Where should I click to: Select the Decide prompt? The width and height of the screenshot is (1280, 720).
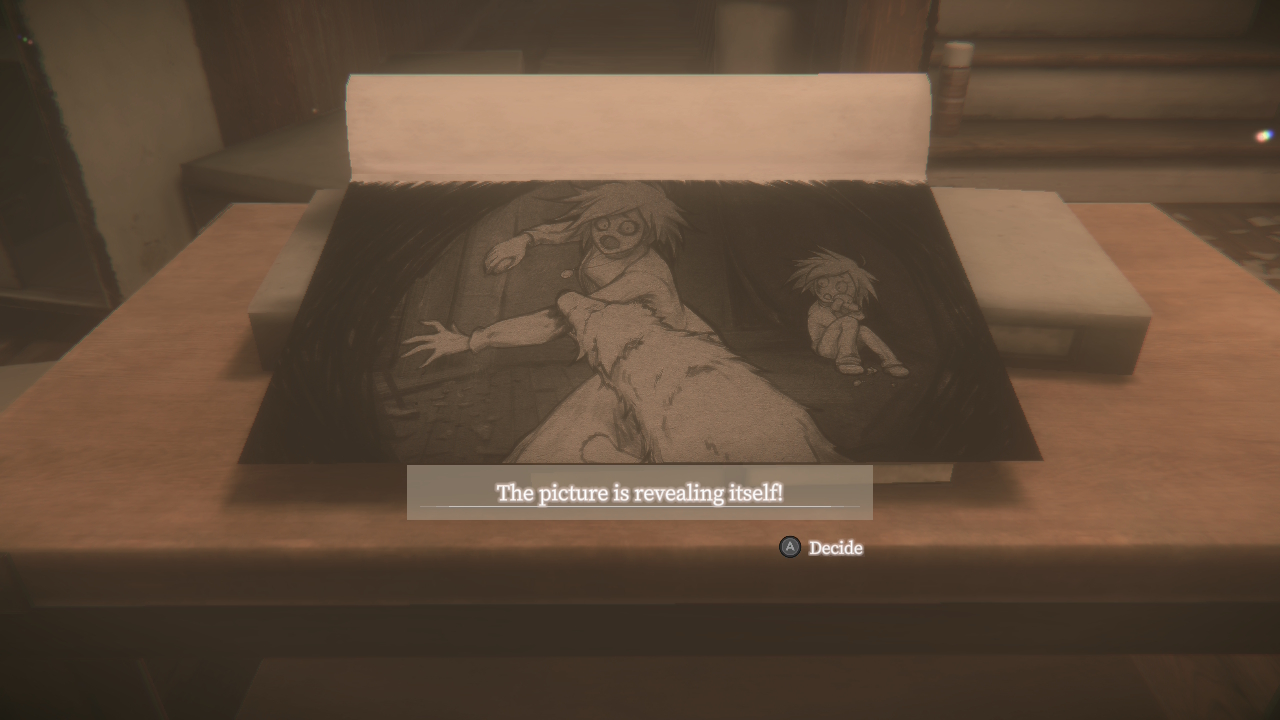[835, 548]
